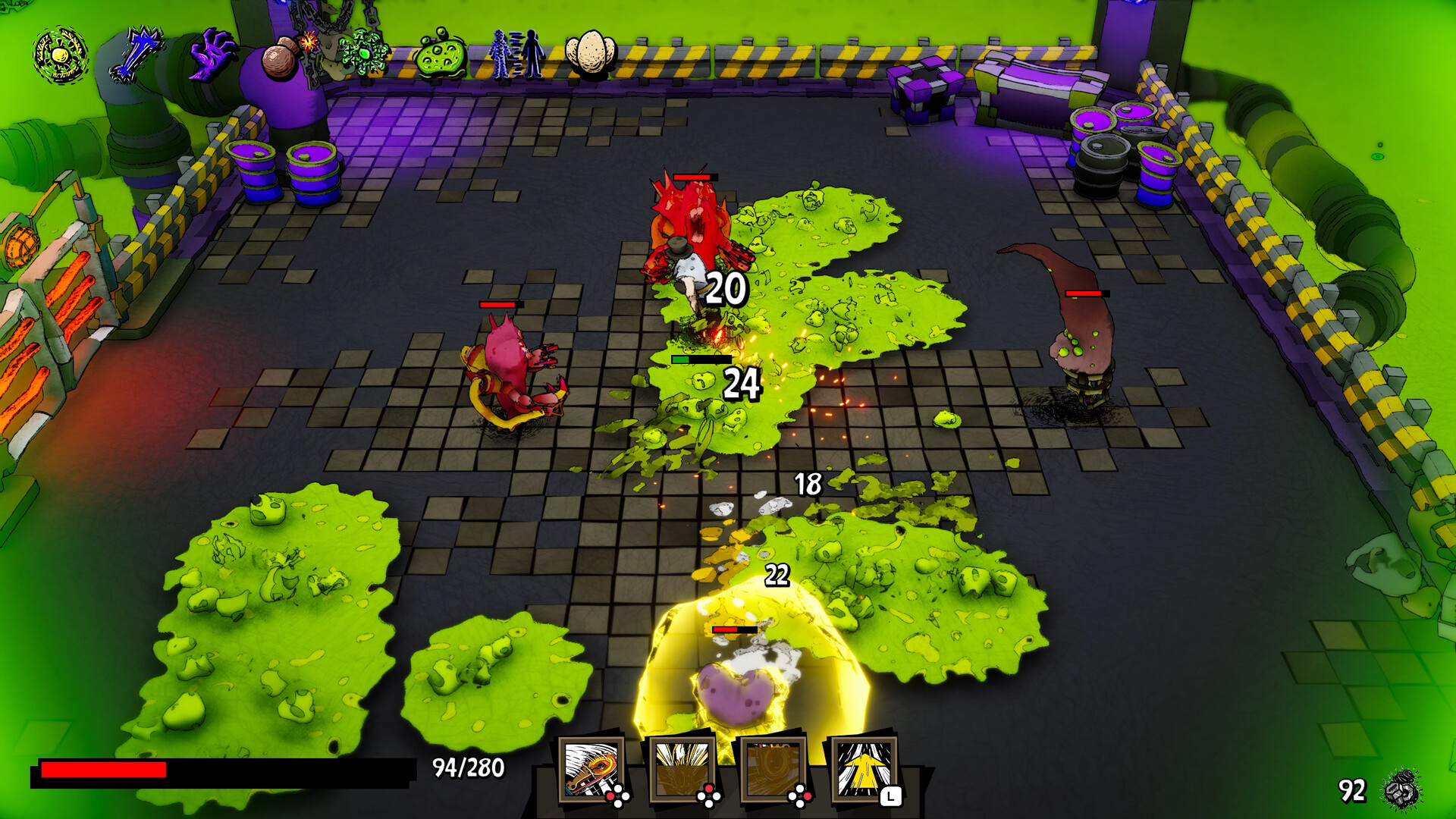Toggle the top red button on second ability
1456x819 pixels.
[708, 787]
